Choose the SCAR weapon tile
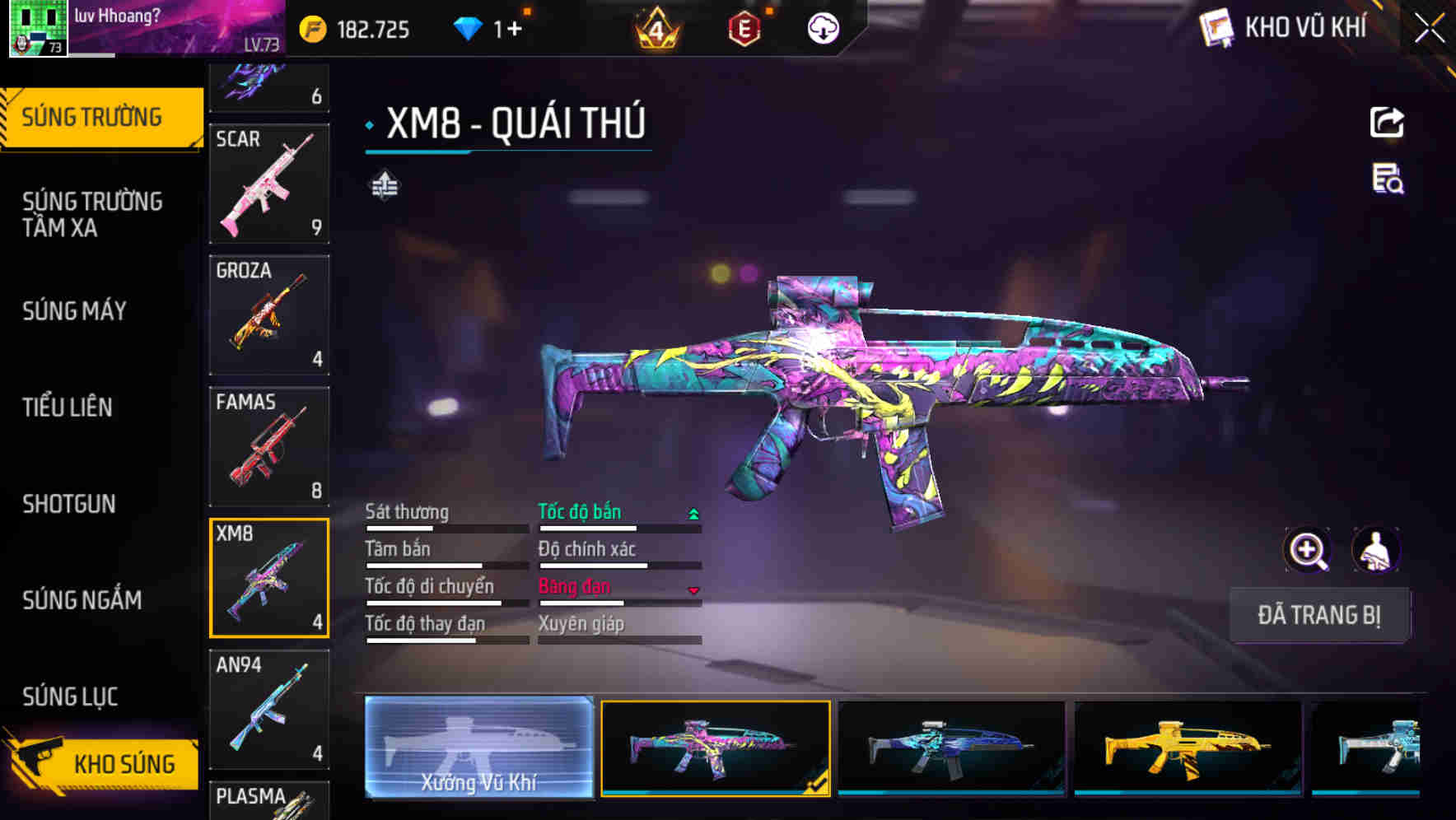The height and width of the screenshot is (820, 1456). (269, 184)
